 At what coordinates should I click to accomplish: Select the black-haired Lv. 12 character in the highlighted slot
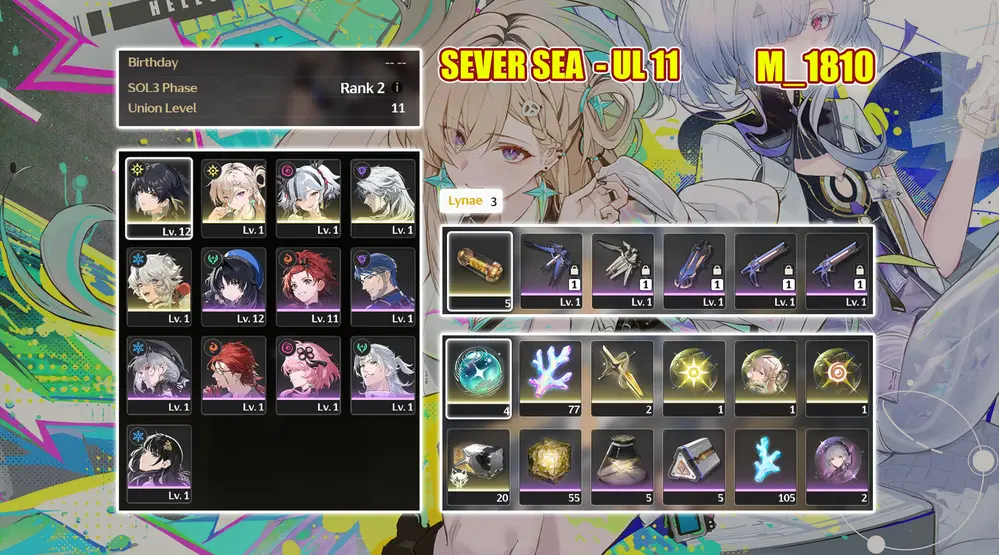pos(159,197)
